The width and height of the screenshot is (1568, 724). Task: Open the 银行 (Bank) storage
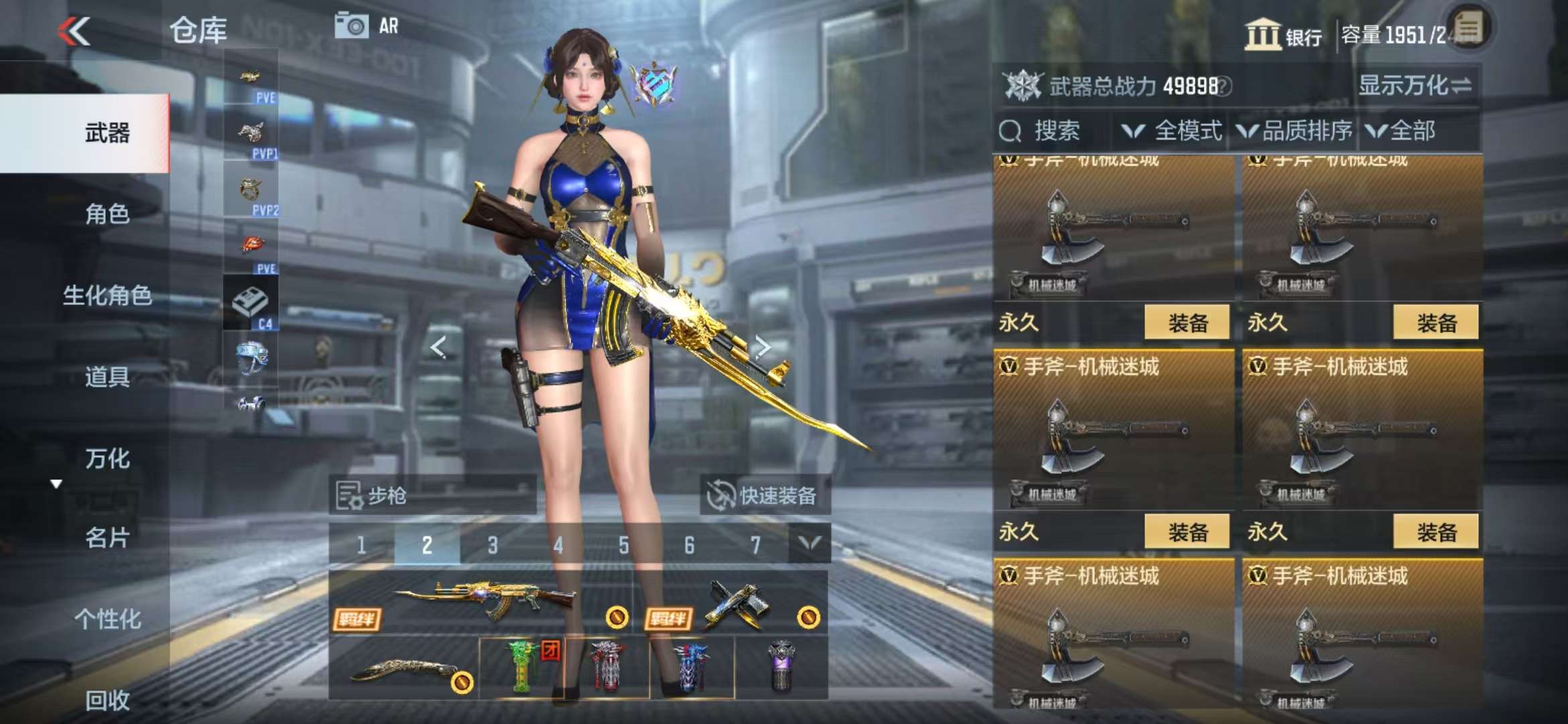pos(1283,35)
